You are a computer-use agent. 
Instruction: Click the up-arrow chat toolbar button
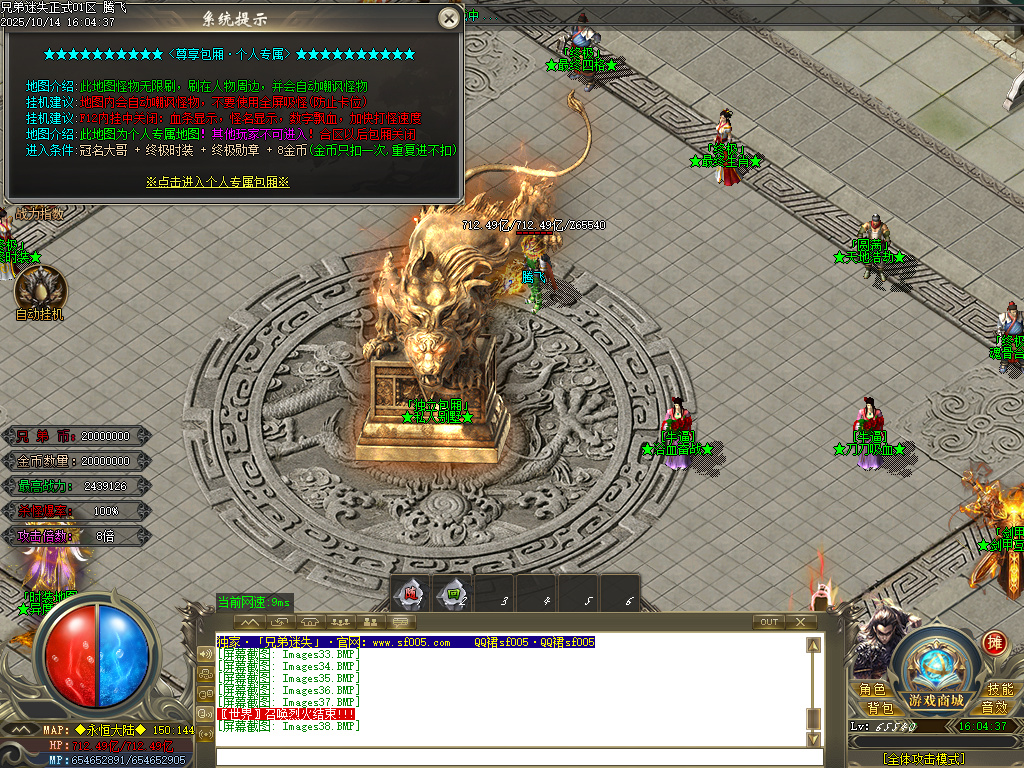250,622
